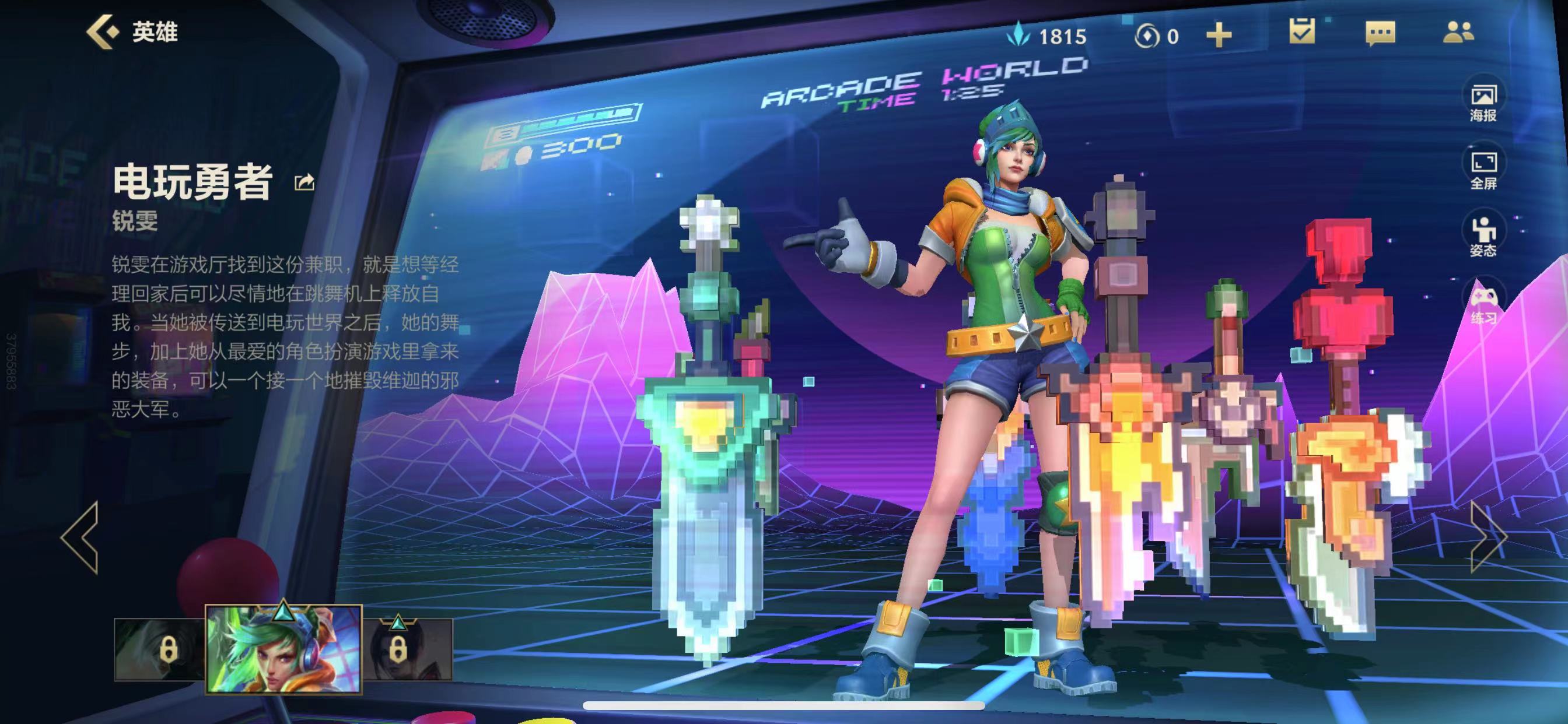This screenshot has width=1568, height=724.
Task: Switch to 全屏 fullscreen view
Action: coord(1483,170)
